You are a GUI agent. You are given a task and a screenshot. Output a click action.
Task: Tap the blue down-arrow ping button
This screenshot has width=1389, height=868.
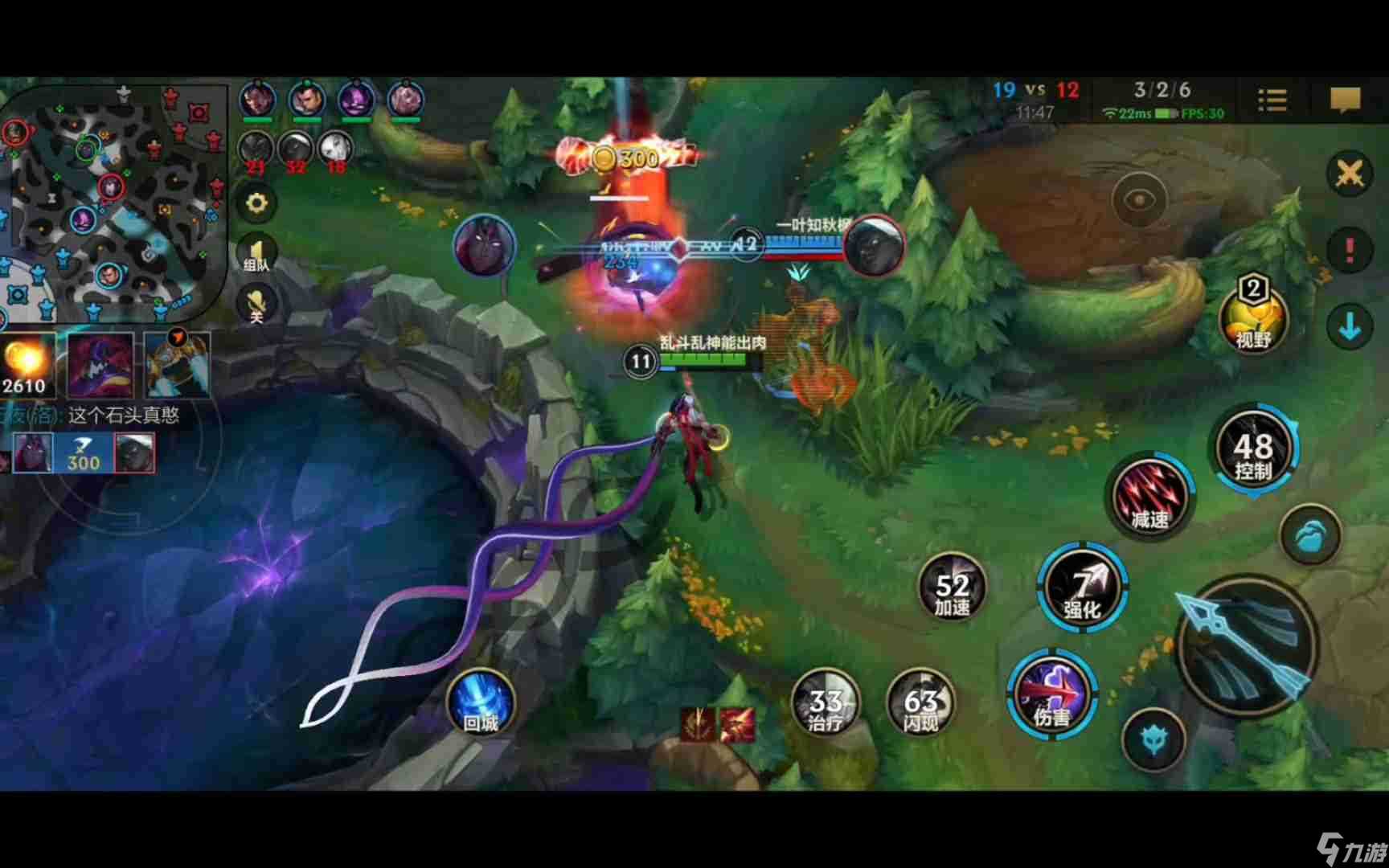tap(1349, 326)
